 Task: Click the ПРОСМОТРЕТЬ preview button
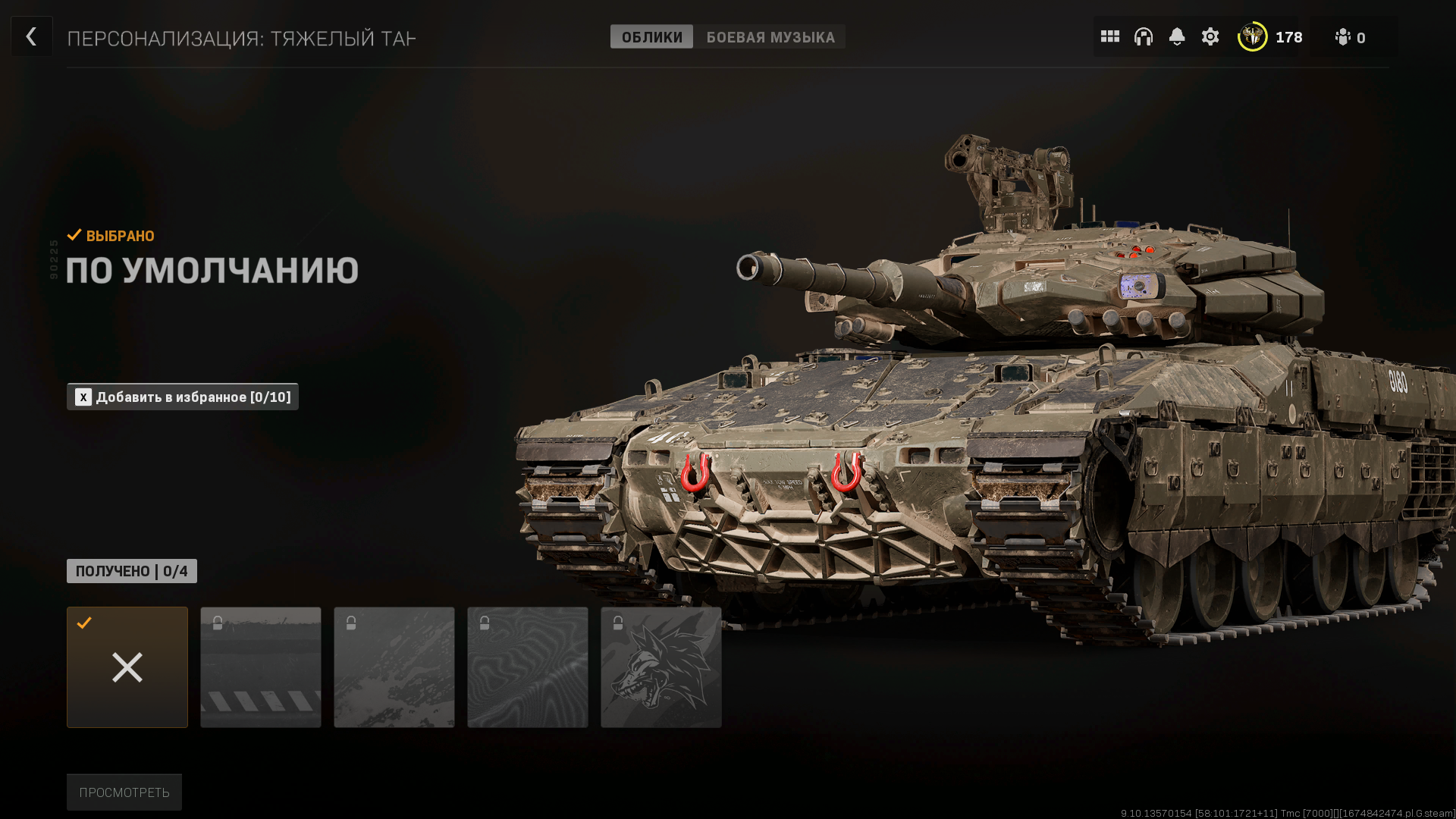pos(124,792)
